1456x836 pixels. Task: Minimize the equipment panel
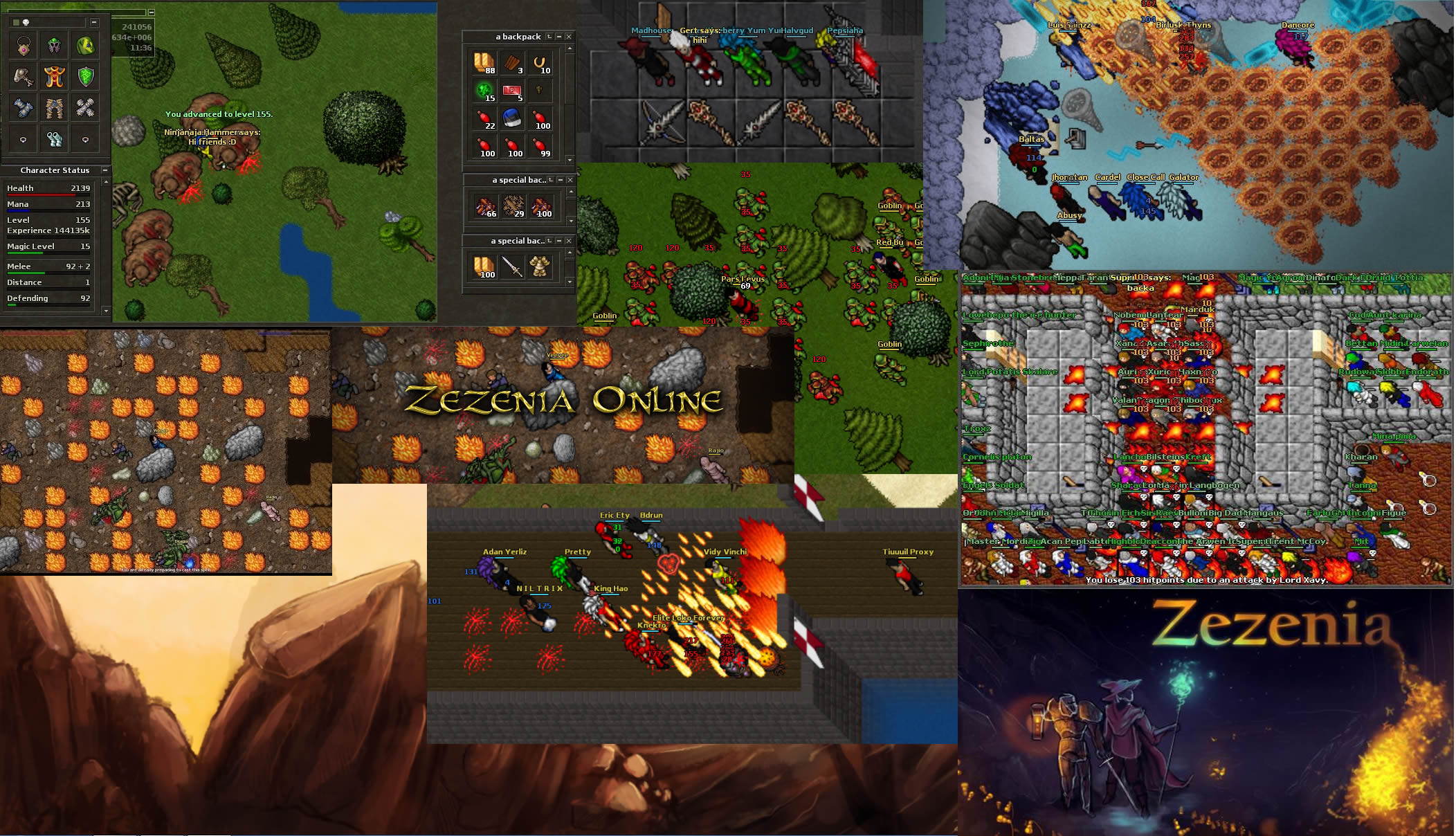tap(94, 23)
